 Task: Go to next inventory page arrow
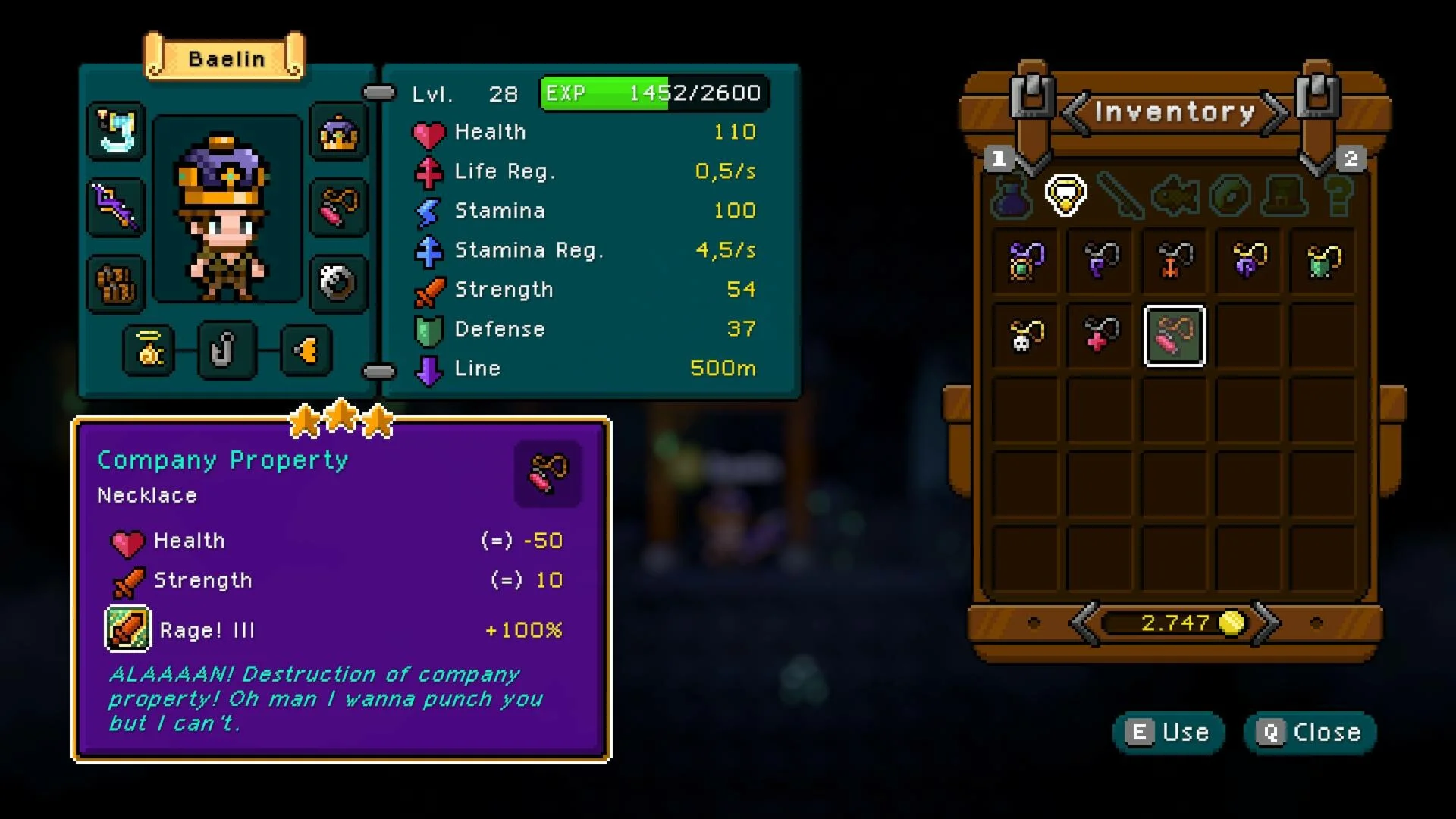[1274, 114]
